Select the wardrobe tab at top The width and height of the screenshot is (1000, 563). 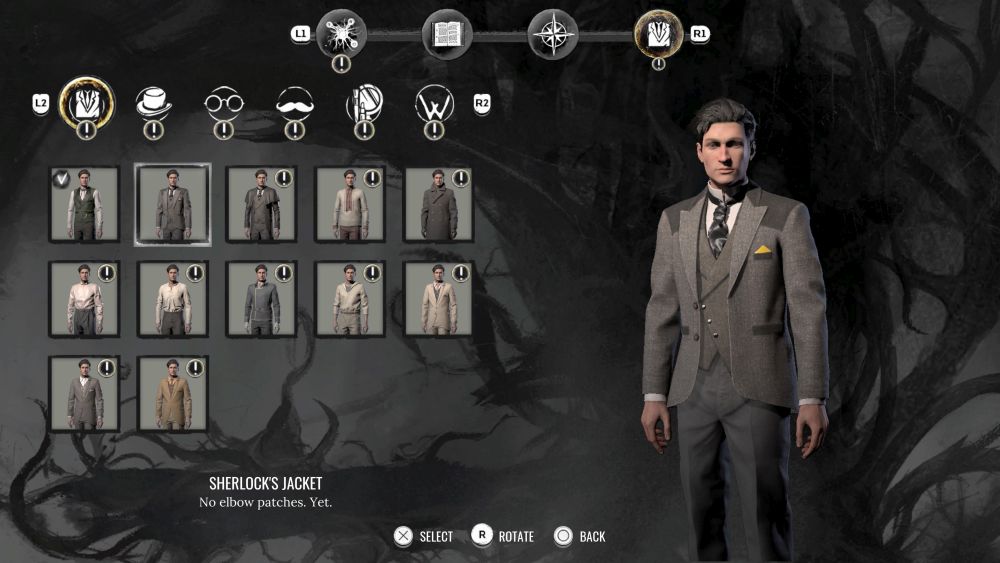(658, 34)
